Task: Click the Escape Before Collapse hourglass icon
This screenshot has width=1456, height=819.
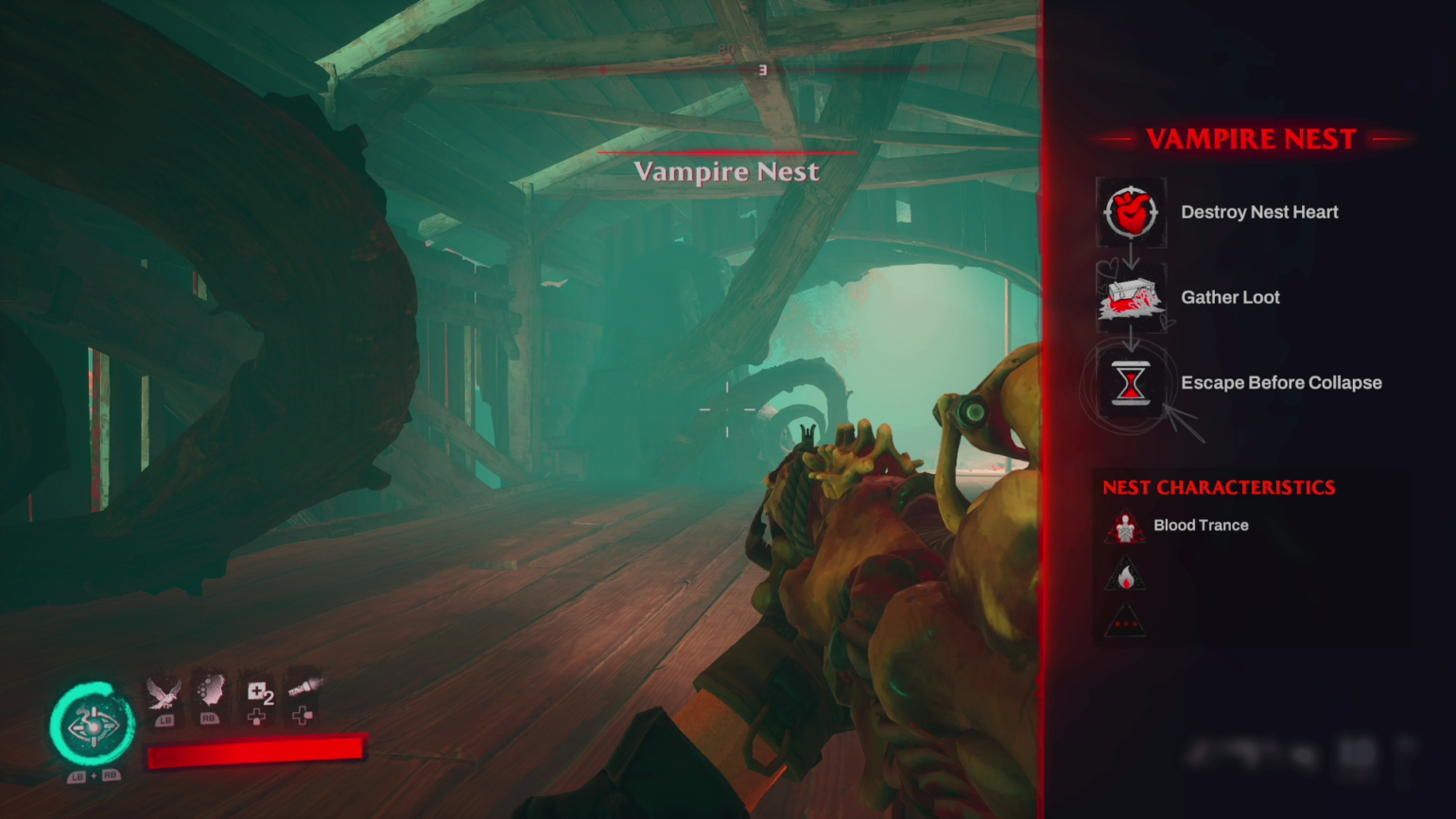Action: tap(1131, 382)
